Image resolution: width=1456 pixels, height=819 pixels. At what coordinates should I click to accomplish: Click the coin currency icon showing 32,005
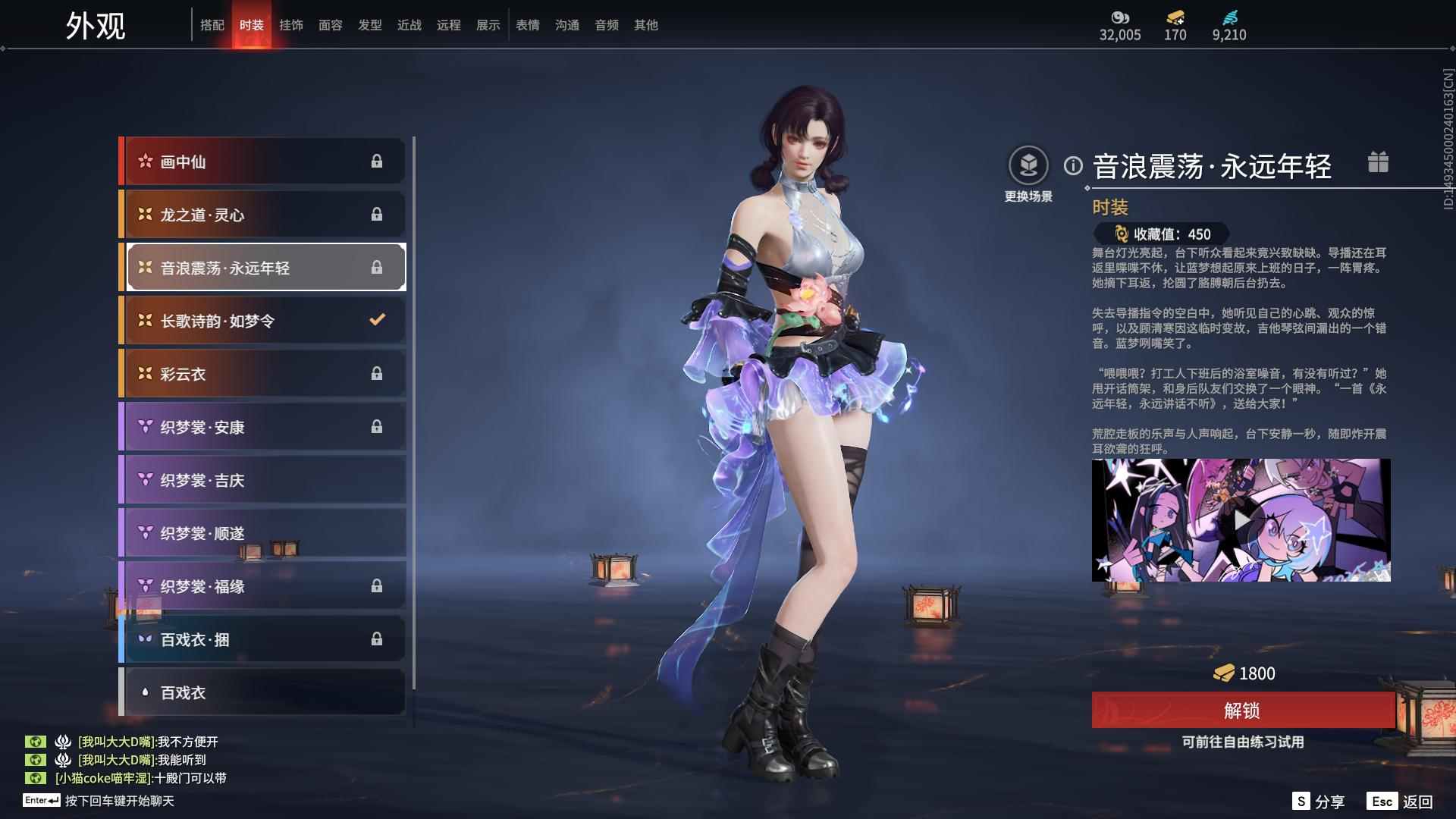[1121, 15]
